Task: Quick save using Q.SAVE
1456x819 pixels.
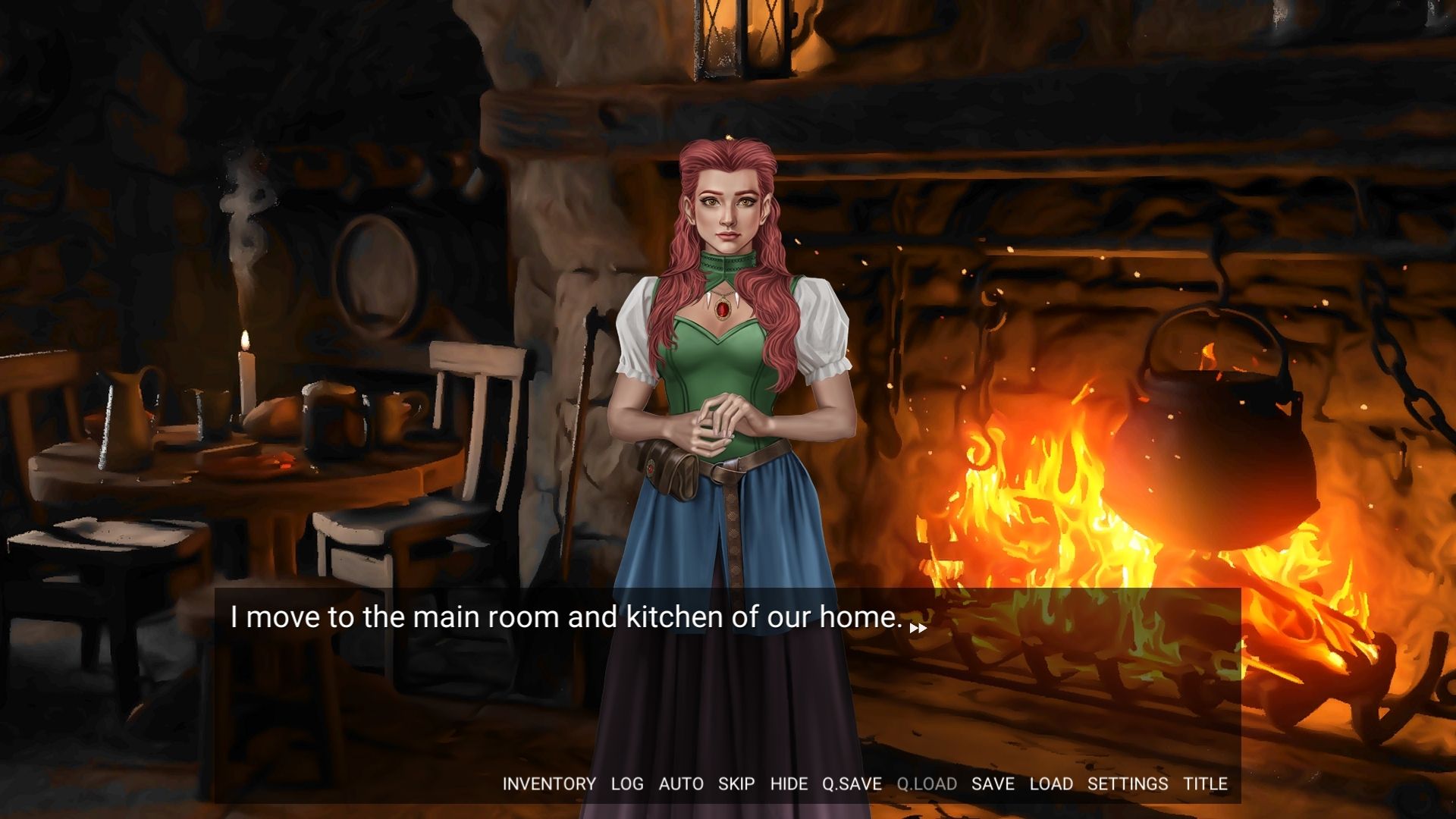Action: (852, 784)
